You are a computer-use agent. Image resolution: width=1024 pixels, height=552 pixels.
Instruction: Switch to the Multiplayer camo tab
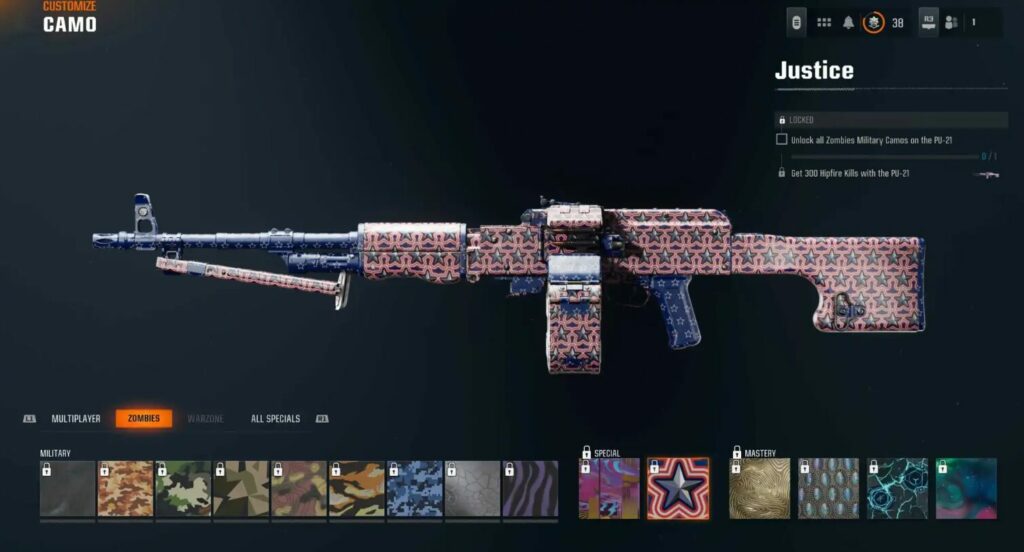point(76,419)
